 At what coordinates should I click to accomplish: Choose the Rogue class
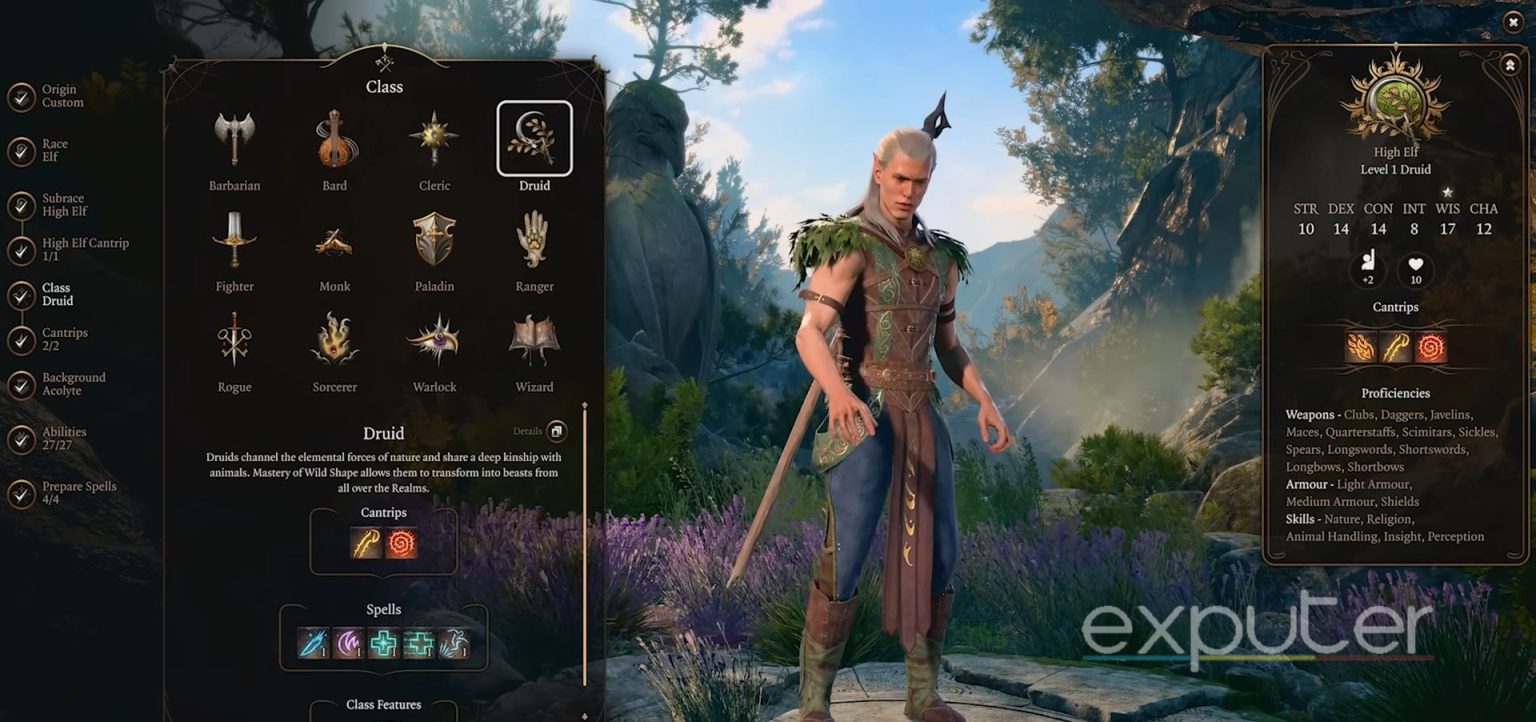coord(234,340)
